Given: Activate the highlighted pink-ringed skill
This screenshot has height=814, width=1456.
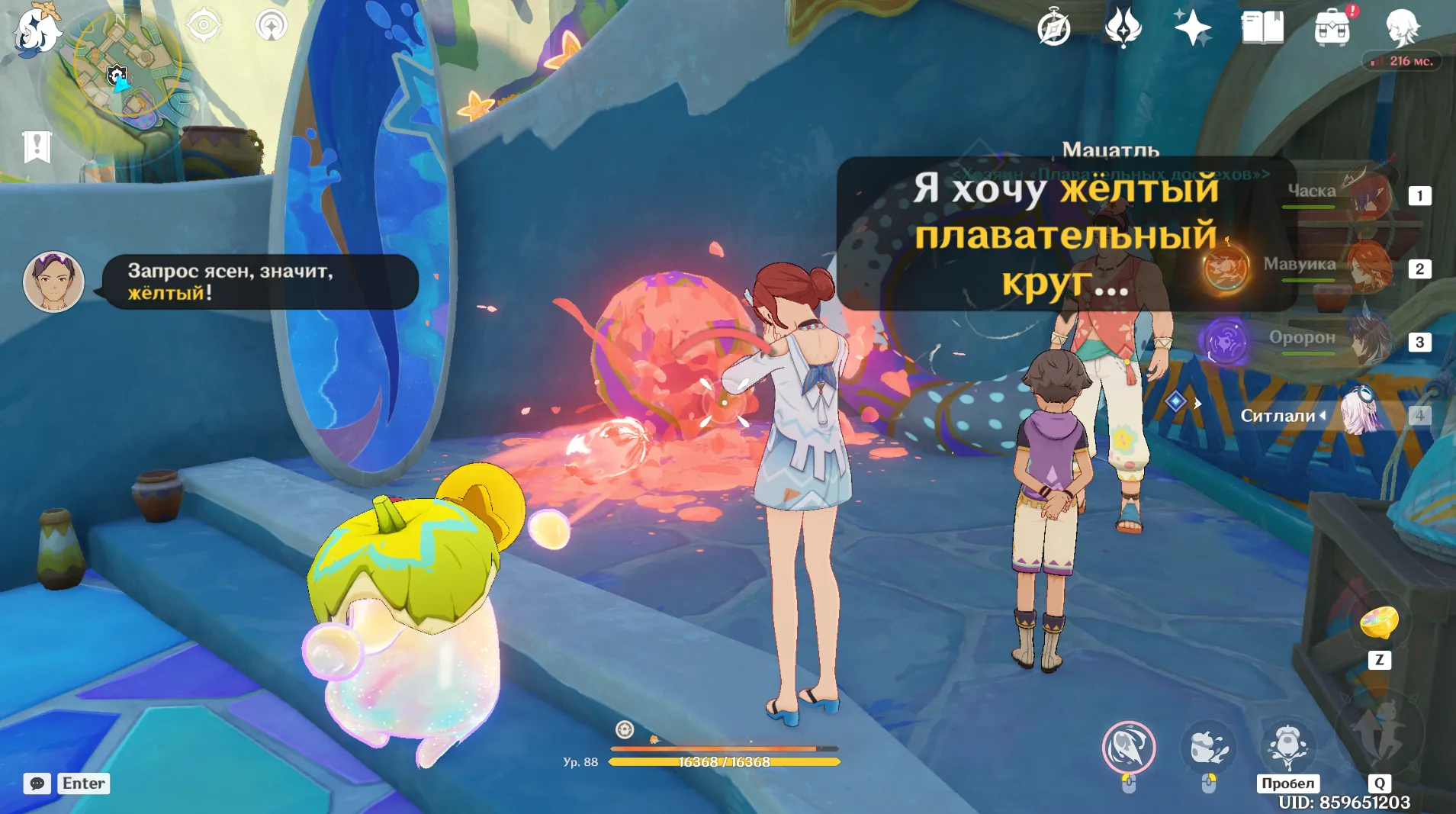Looking at the screenshot, I should coord(1128,747).
